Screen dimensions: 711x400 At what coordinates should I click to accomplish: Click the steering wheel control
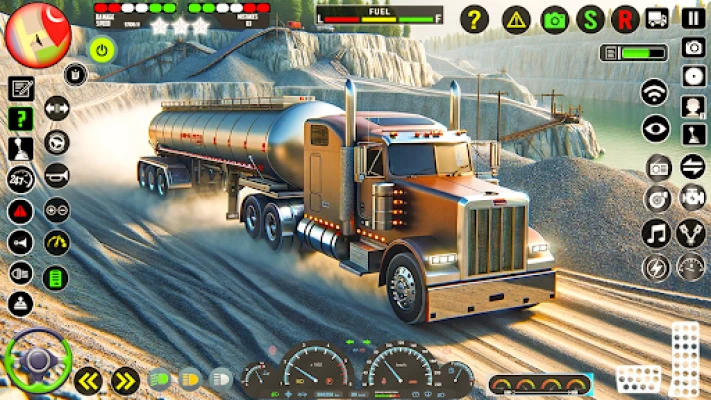(x=37, y=360)
